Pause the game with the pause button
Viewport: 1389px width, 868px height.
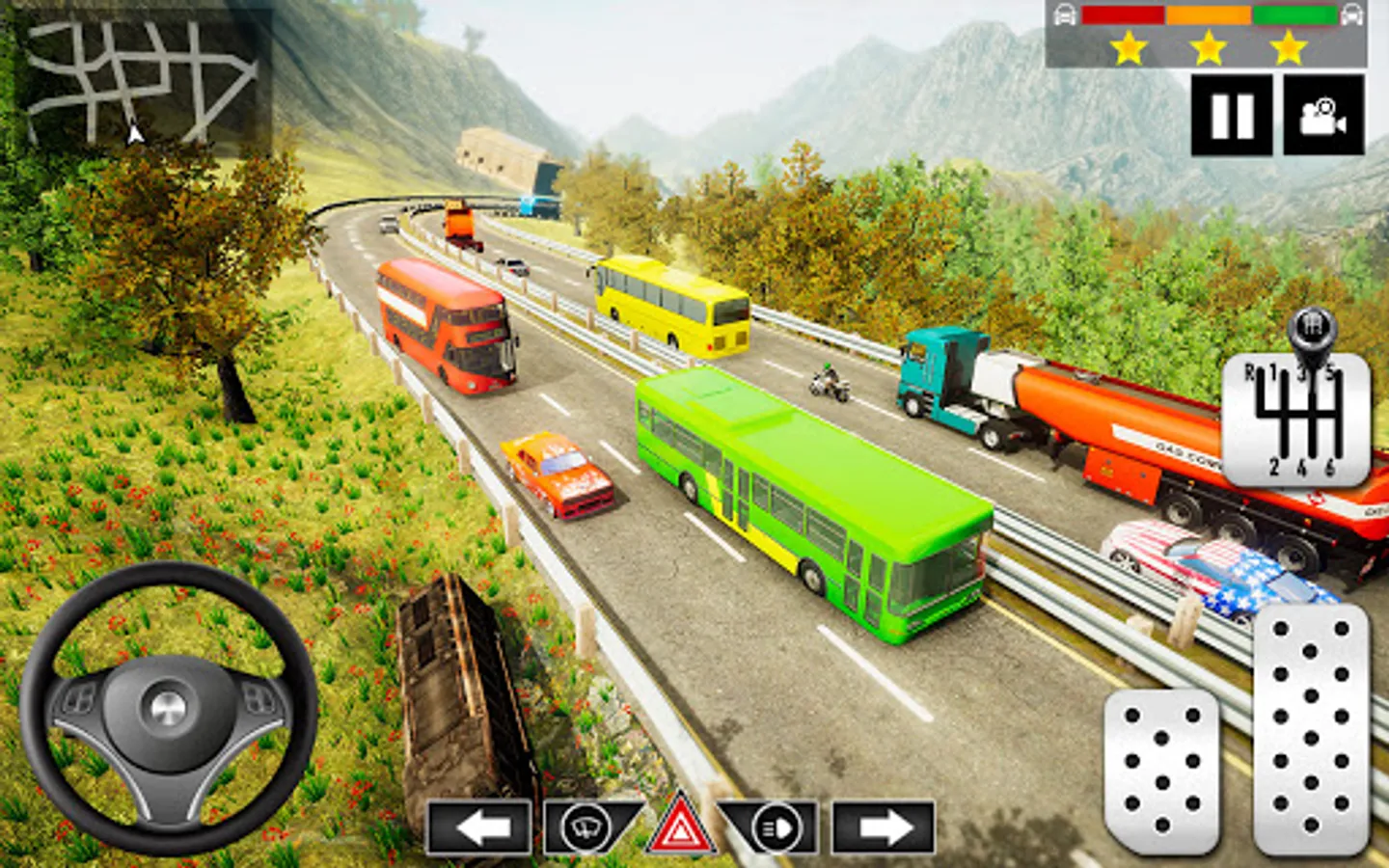(1231, 116)
